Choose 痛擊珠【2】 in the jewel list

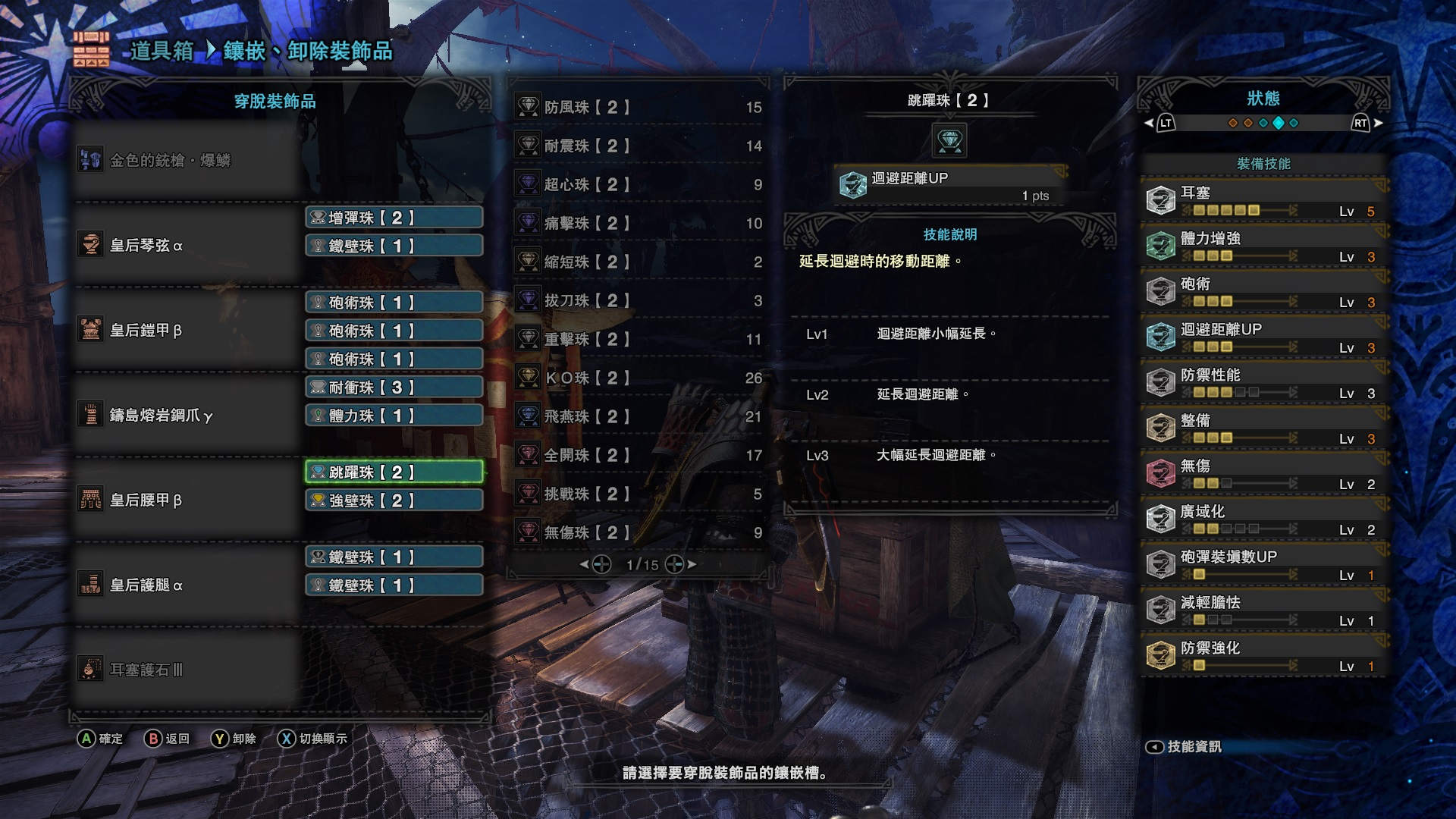639,224
